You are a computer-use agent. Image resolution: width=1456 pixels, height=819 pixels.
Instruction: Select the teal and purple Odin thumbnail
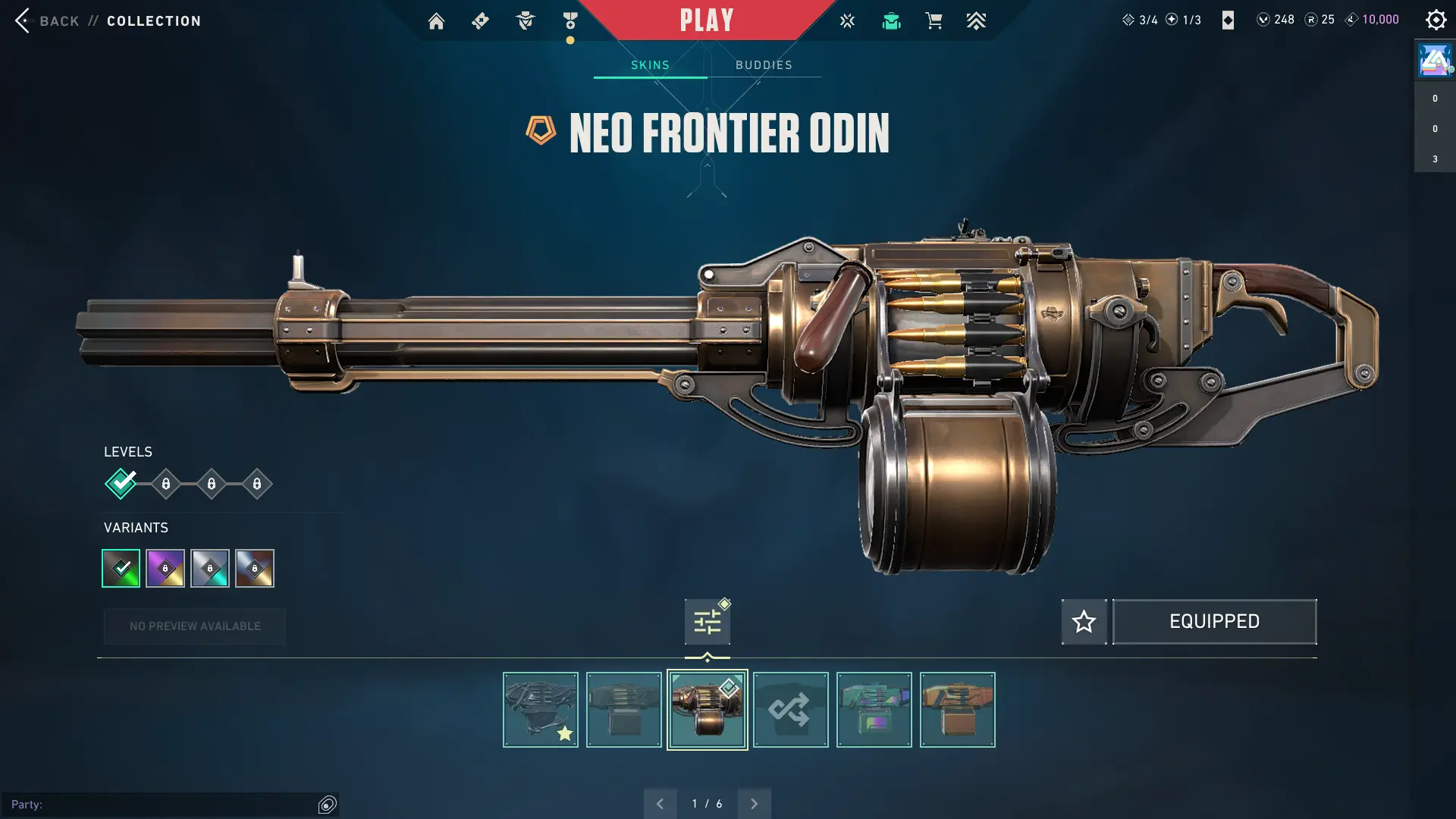point(874,710)
